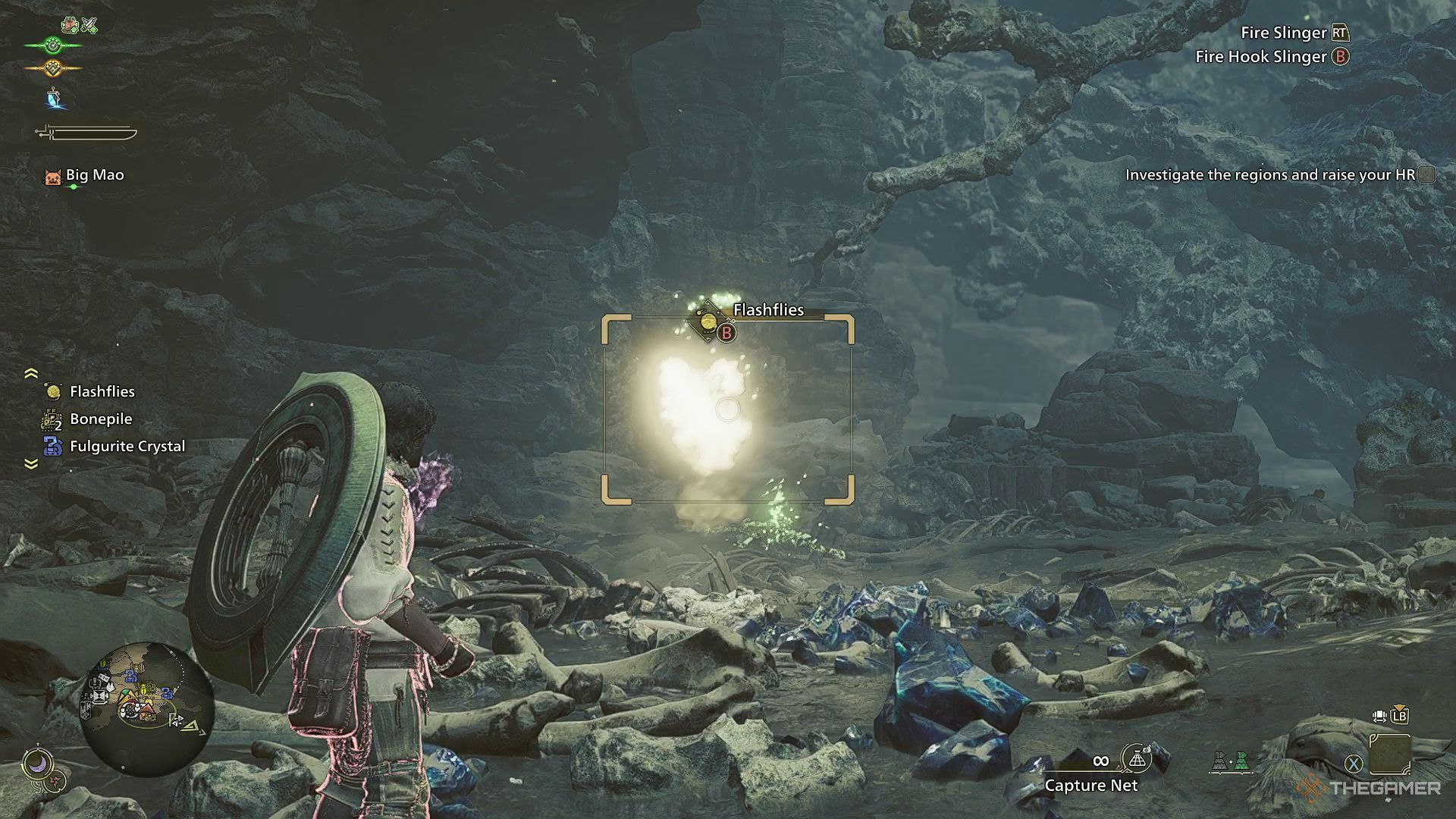The width and height of the screenshot is (1456, 819).
Task: Click the weapon sharpness gauge
Action: coord(86,133)
